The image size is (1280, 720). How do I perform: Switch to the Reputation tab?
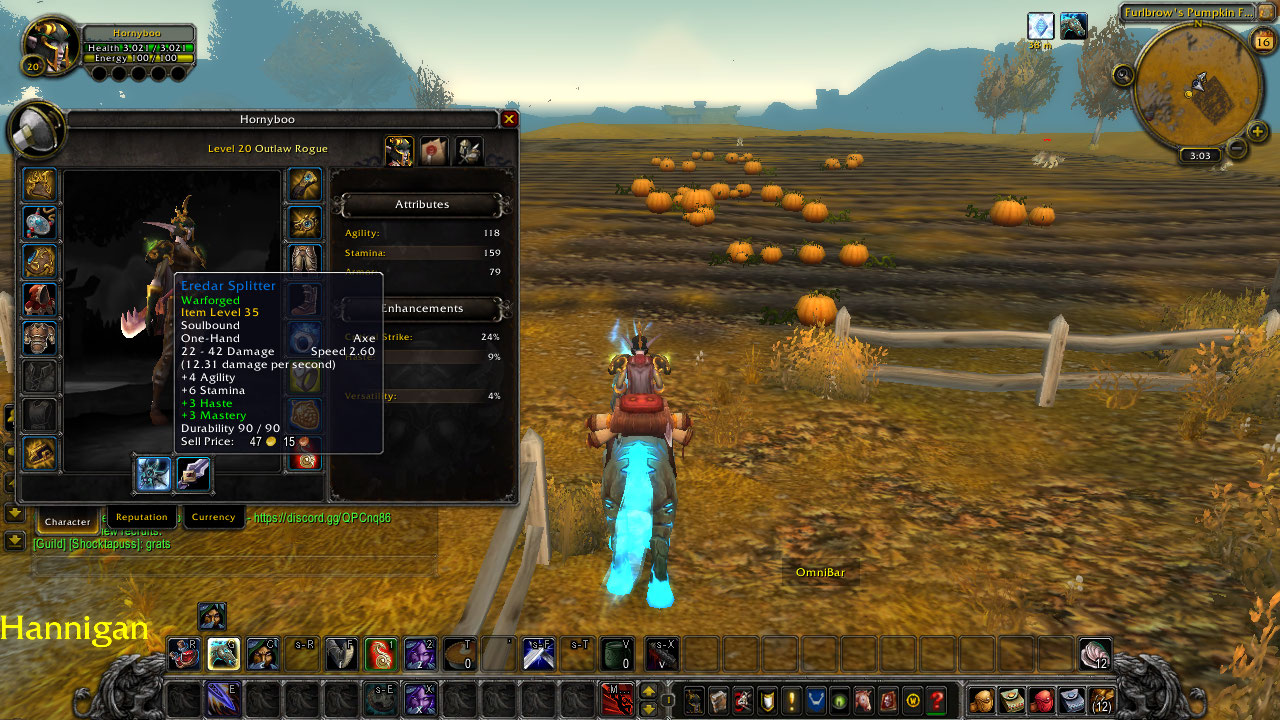pyautogui.click(x=141, y=517)
